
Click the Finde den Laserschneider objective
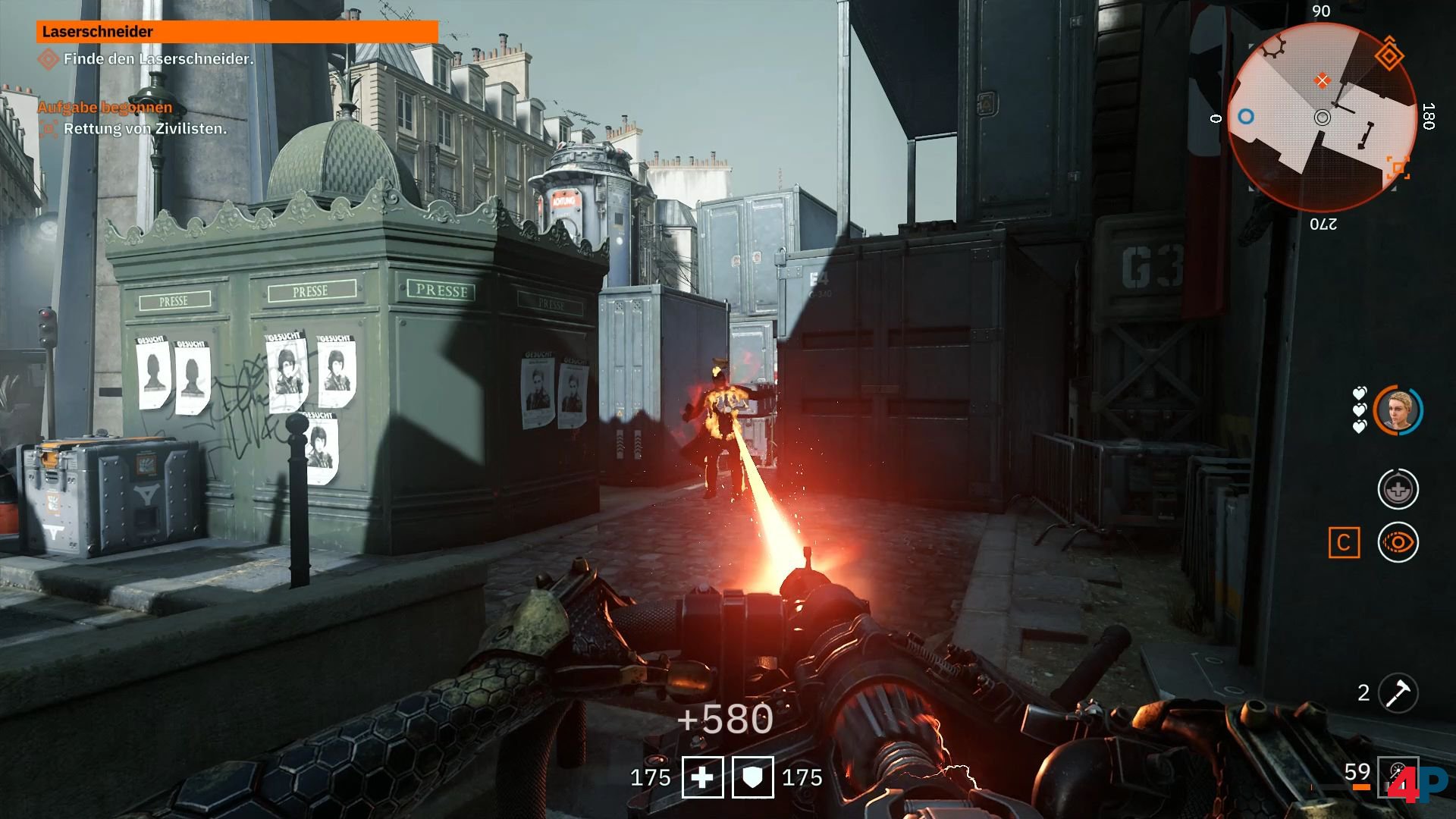pos(158,58)
